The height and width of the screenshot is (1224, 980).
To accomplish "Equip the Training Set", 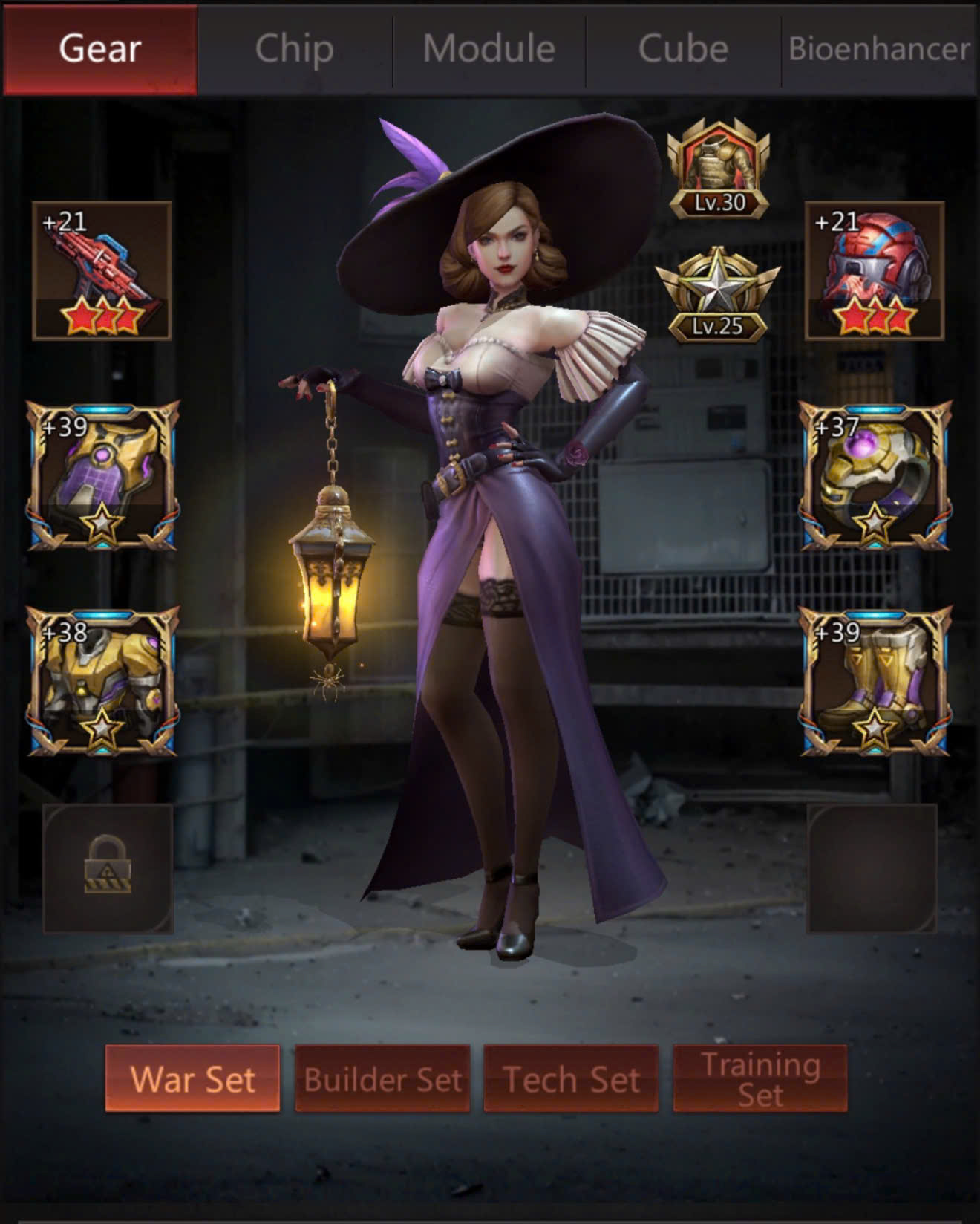I will coord(760,1078).
